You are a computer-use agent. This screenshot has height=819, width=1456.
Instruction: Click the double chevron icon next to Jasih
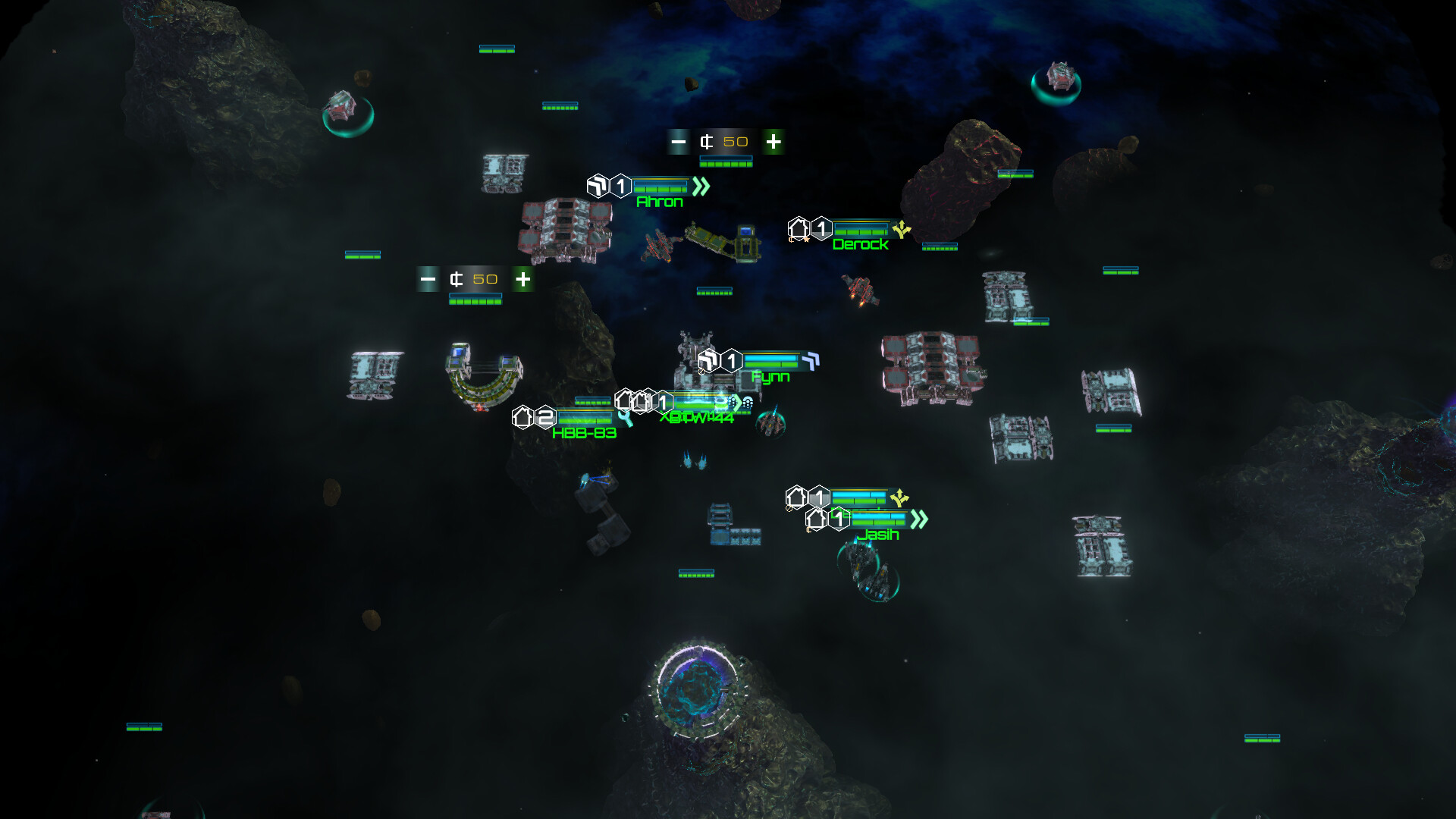[x=919, y=519]
